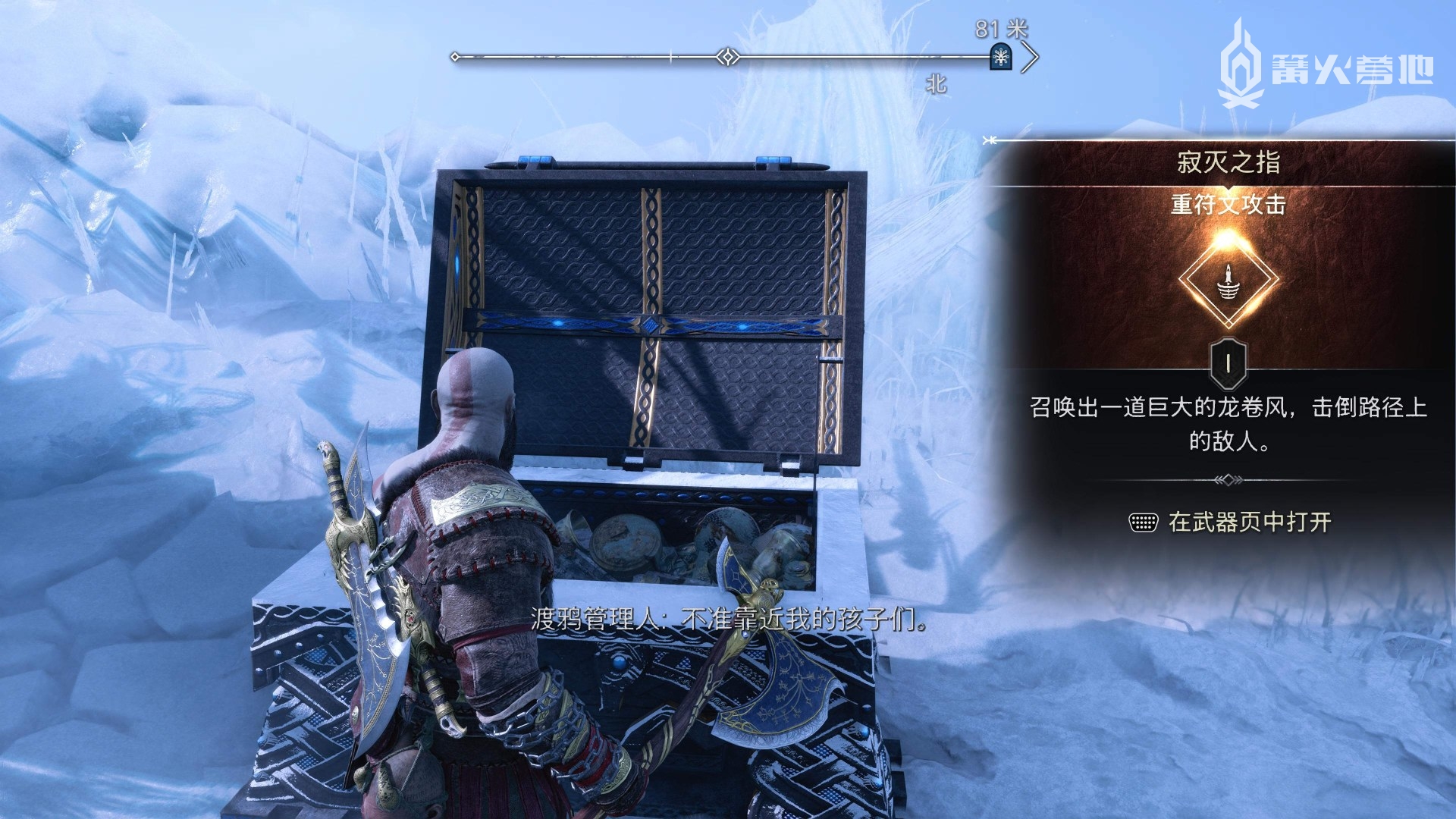Select the 寂灭之指 rune attack icon
This screenshot has height=819, width=1456.
1228,280
